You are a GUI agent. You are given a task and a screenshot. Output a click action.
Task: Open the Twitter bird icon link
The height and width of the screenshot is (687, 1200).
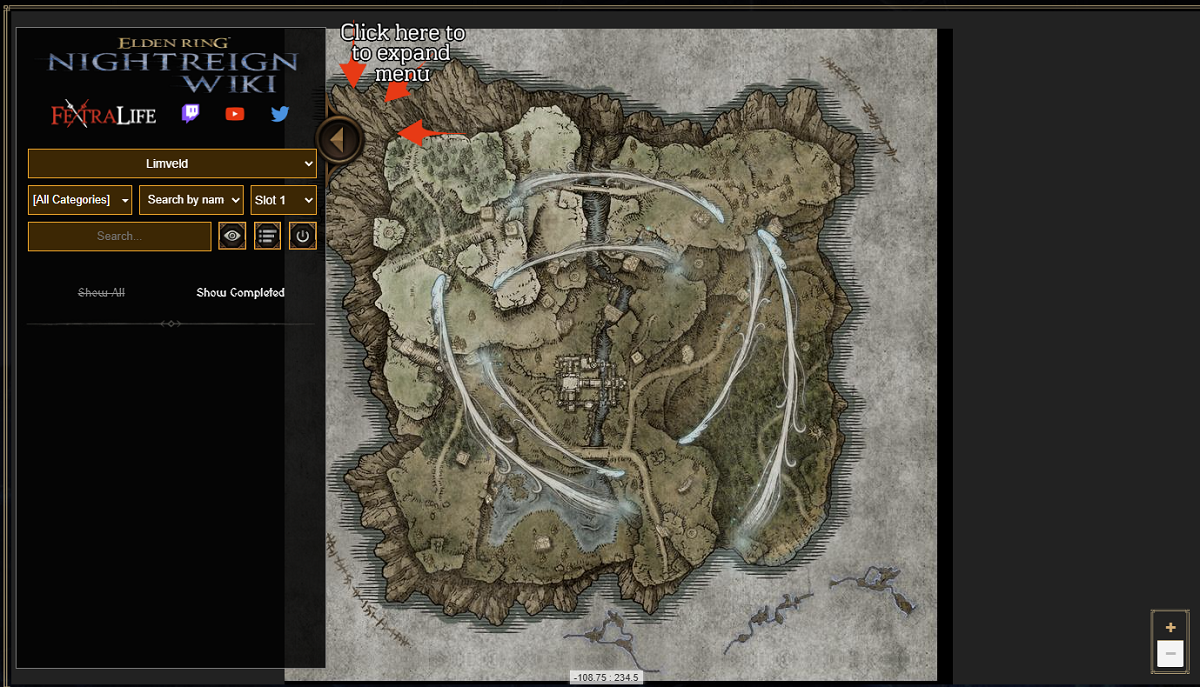tap(280, 114)
